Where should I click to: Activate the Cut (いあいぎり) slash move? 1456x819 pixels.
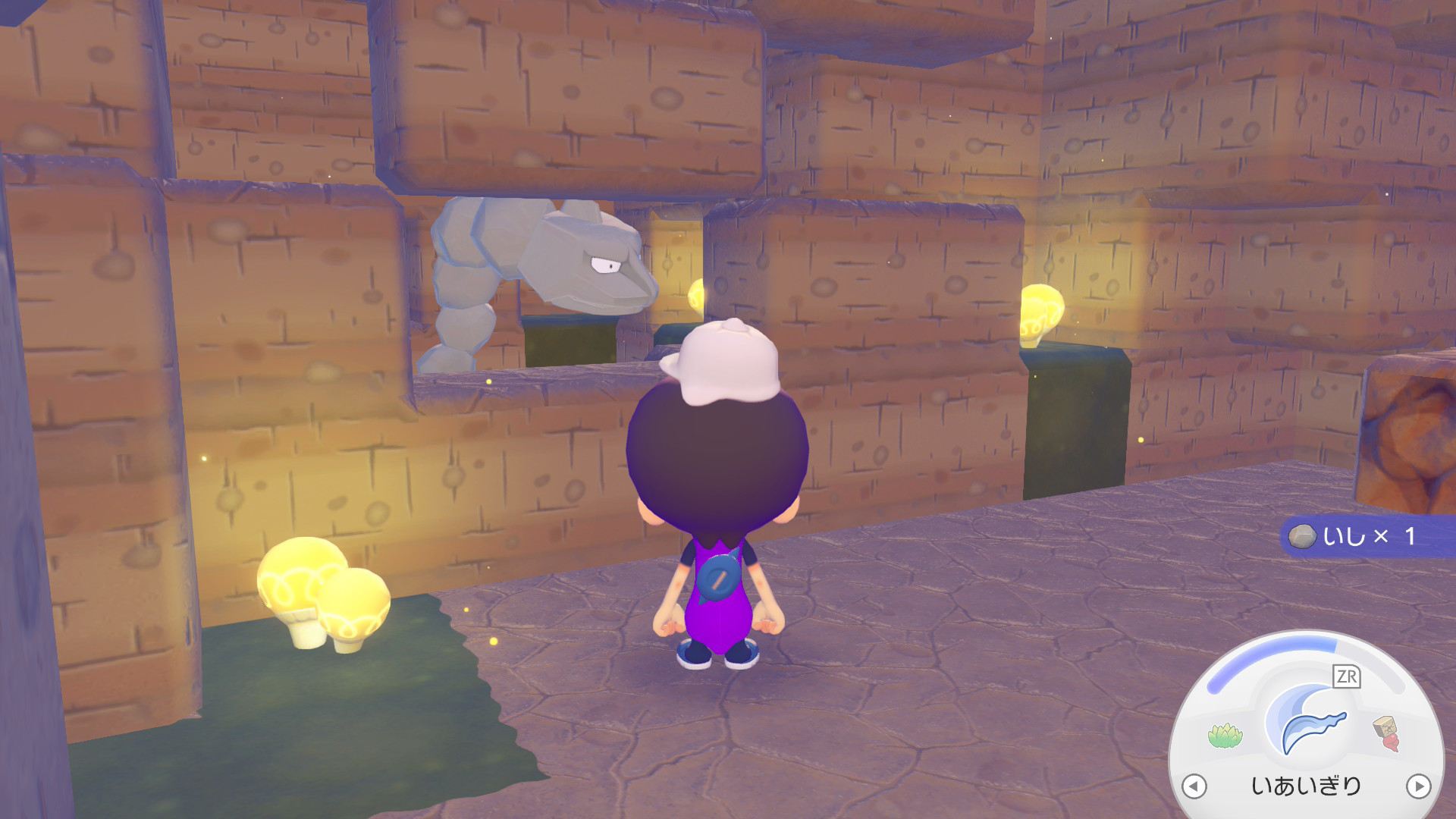pyautogui.click(x=1310, y=728)
